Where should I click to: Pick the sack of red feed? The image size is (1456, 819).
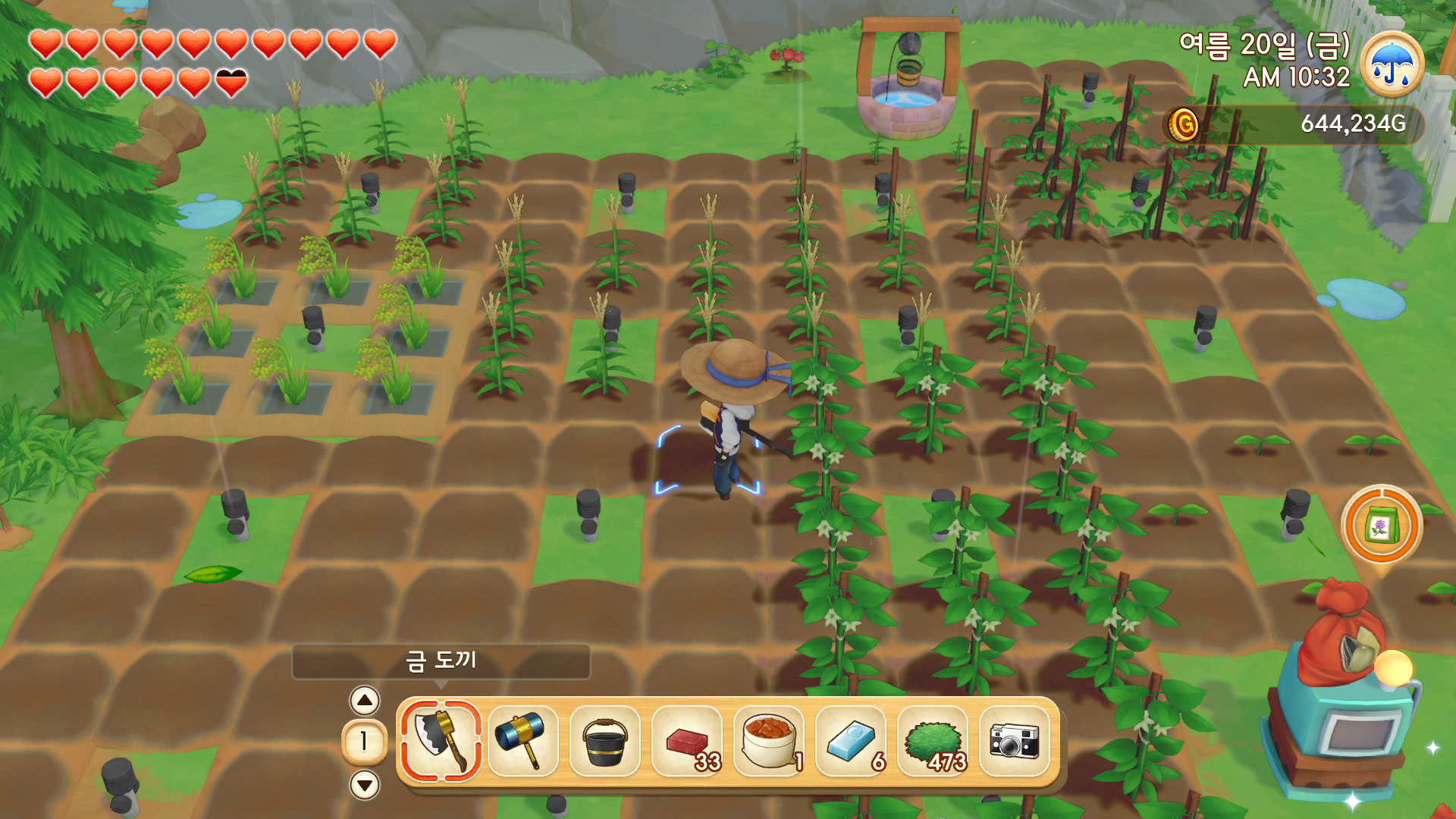768,741
